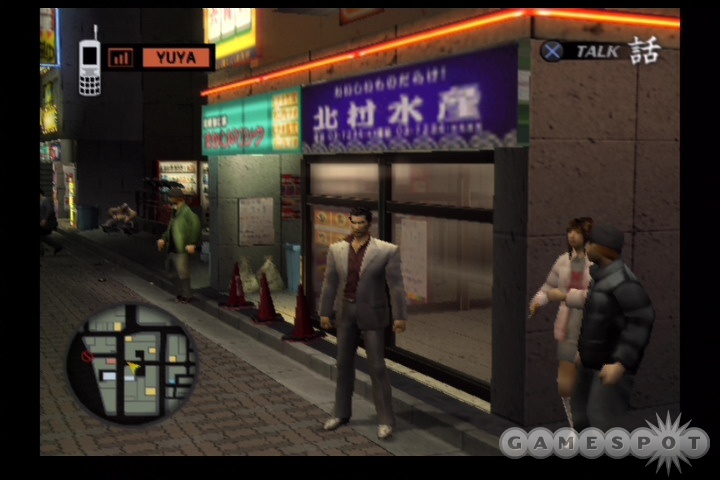
Task: Click the mobile phone icon
Action: (x=89, y=64)
